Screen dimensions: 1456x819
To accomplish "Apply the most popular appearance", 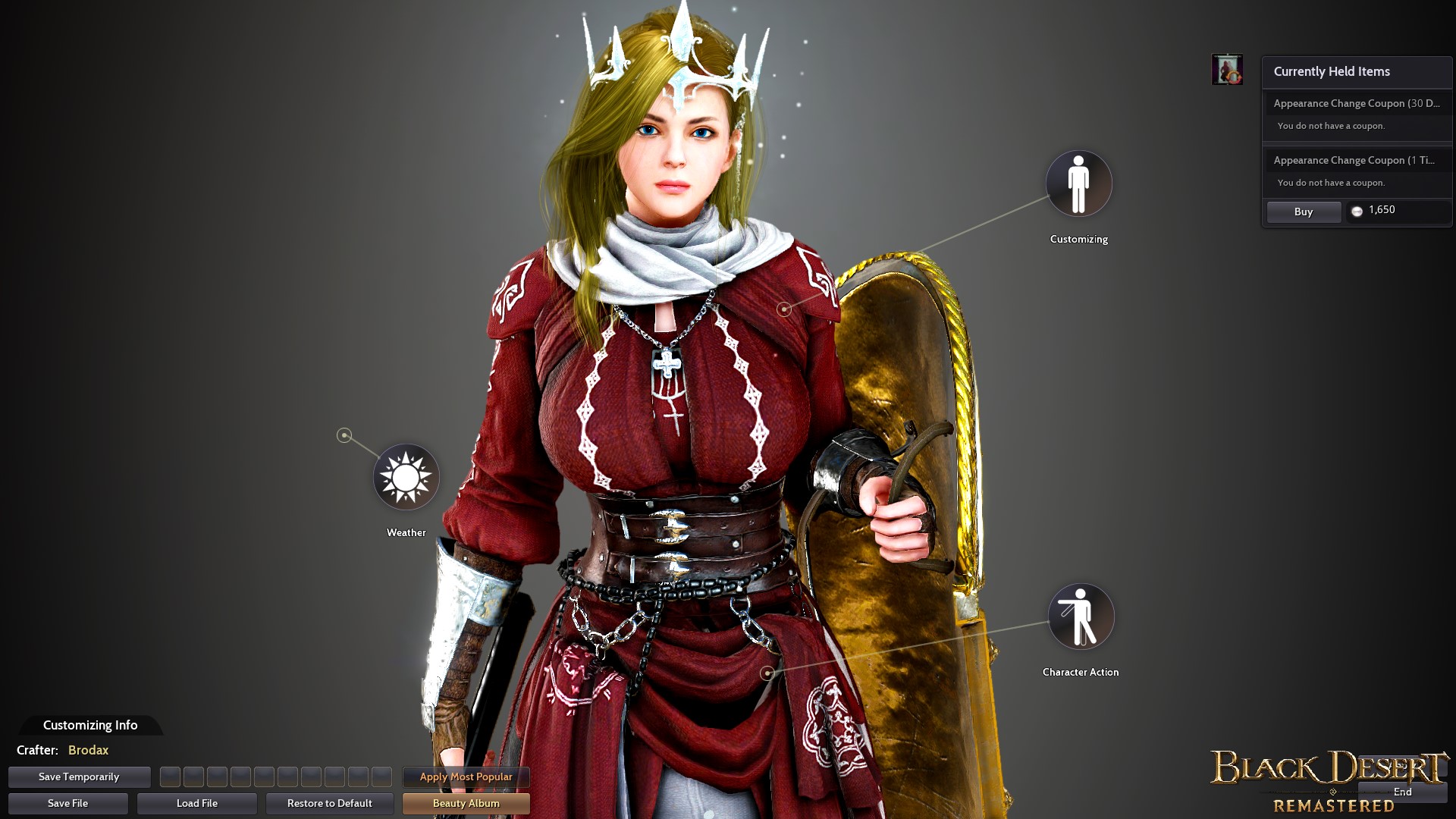I will click(465, 777).
